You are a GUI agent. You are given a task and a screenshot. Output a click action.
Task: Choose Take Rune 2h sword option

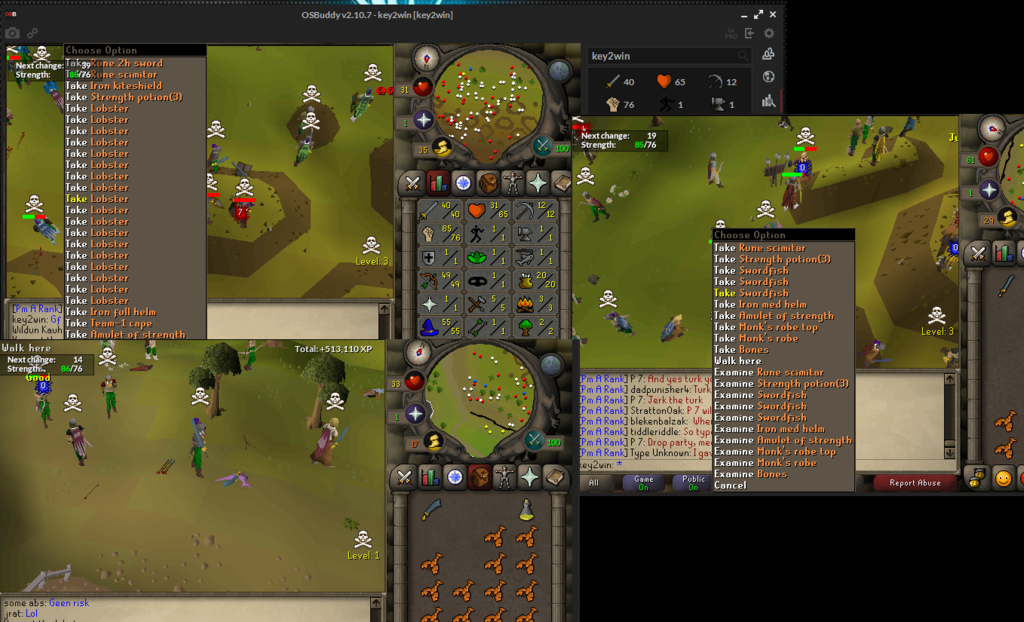click(113, 63)
